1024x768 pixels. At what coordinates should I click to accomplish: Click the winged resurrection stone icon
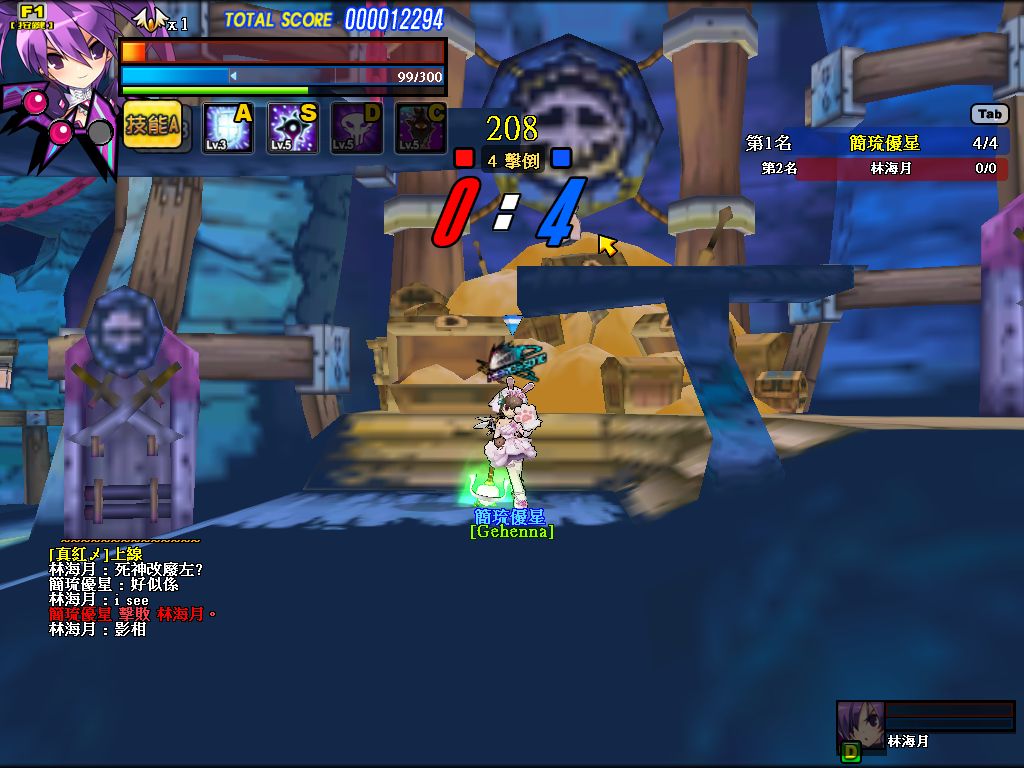[x=151, y=18]
